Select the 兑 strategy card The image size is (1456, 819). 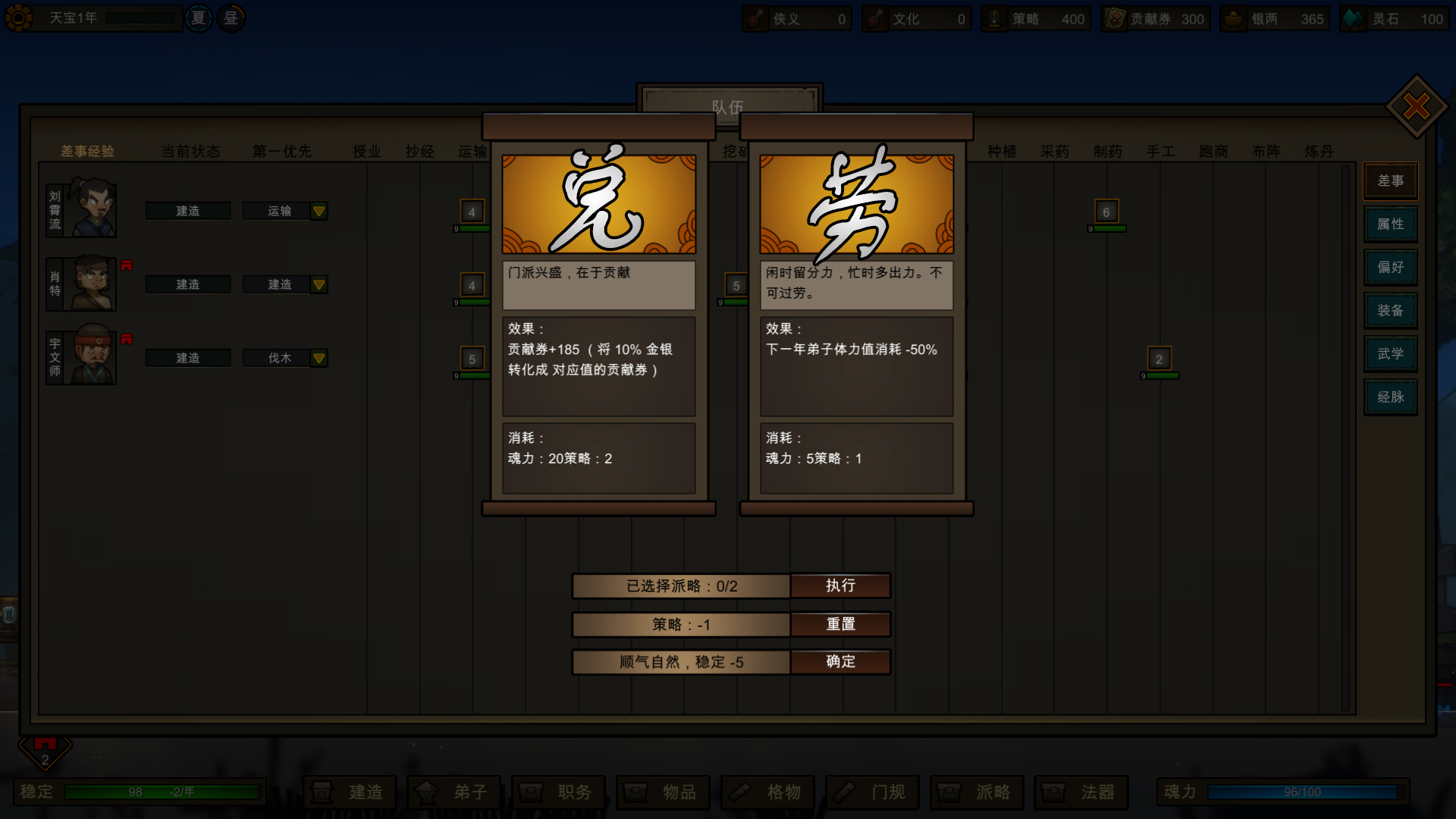pos(598,205)
